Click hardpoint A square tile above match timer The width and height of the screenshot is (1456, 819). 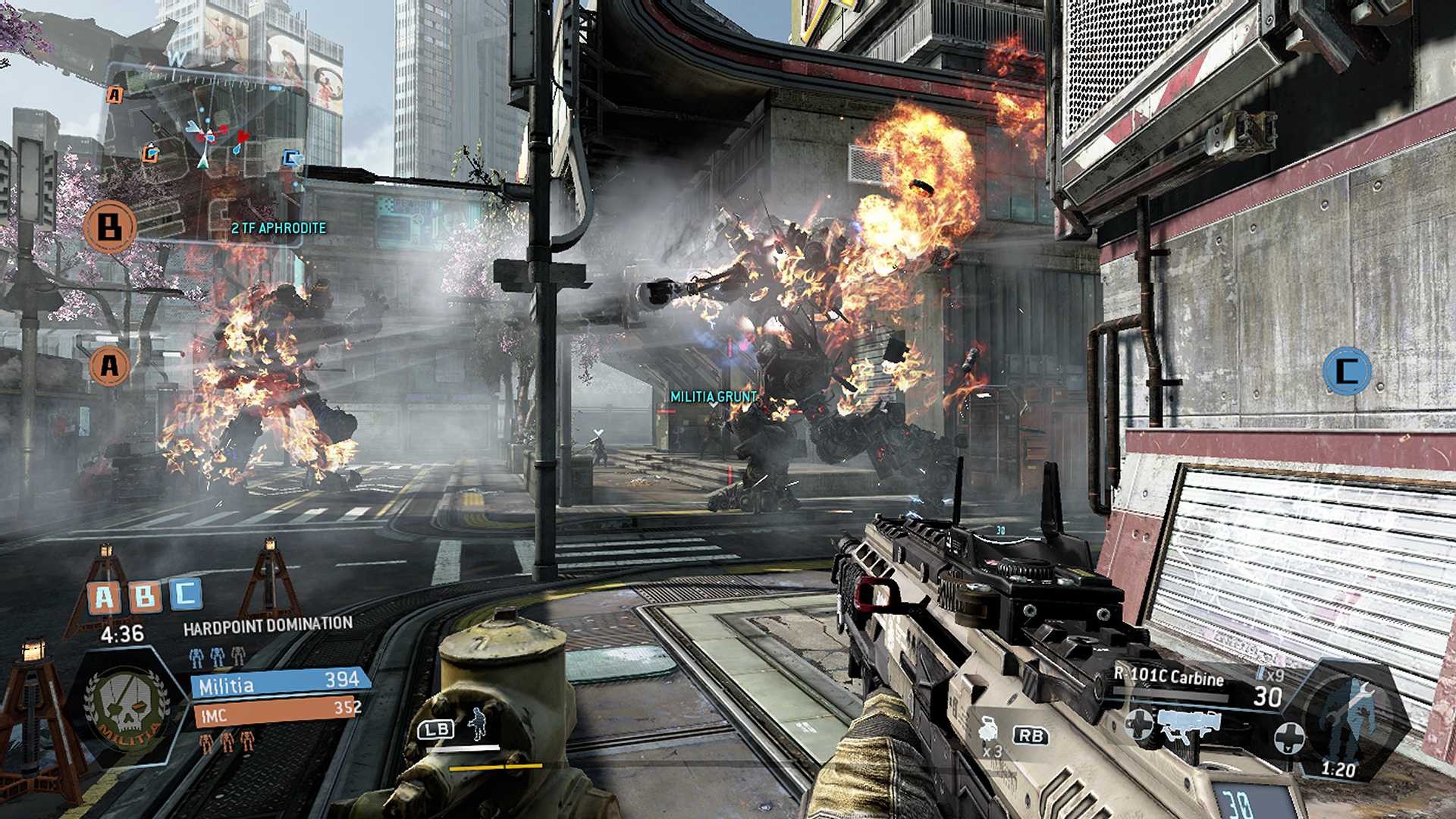pyautogui.click(x=104, y=598)
